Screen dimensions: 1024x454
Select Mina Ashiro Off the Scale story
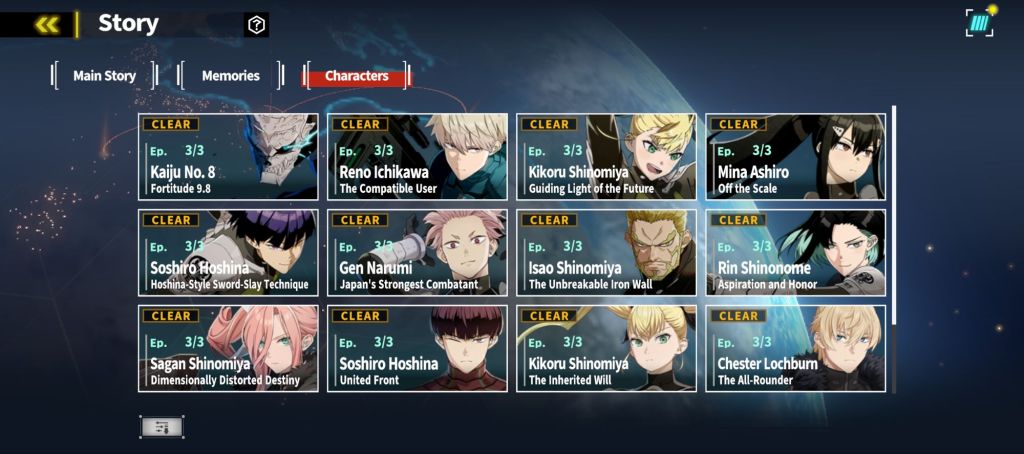point(795,157)
